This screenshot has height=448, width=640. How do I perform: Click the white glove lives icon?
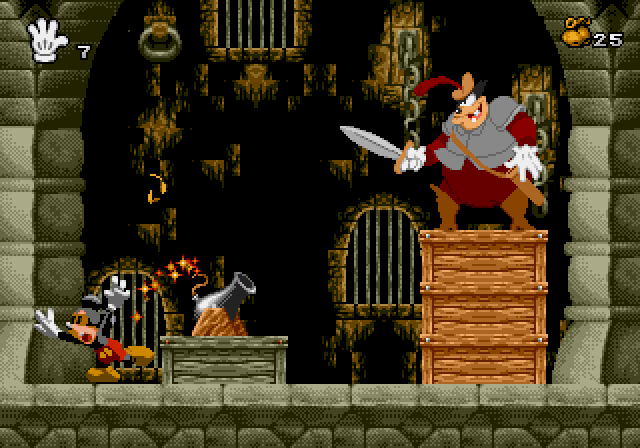47,40
